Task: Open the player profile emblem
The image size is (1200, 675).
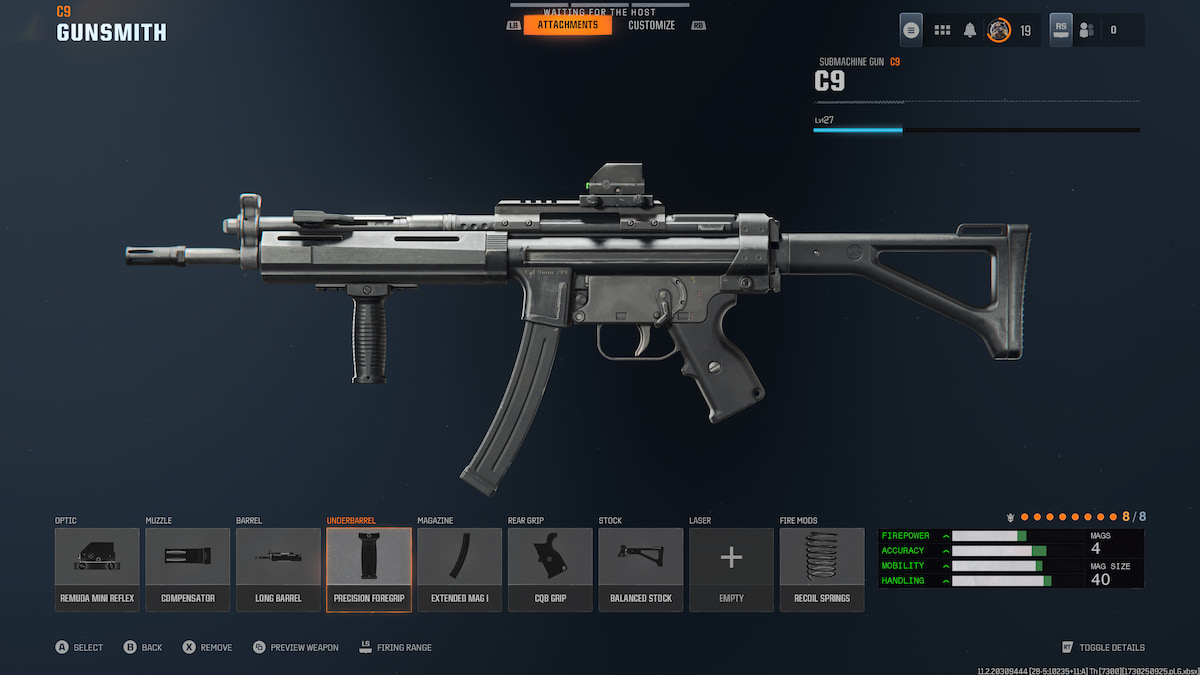Action: (998, 30)
